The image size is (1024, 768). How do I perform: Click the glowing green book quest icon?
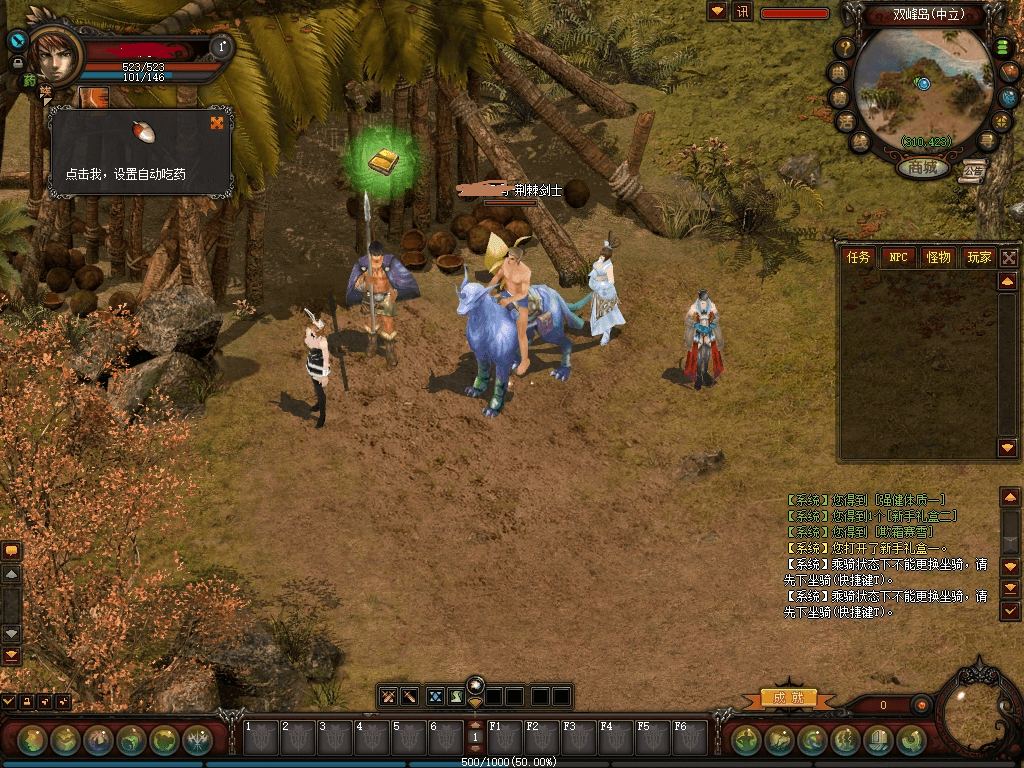[x=381, y=161]
